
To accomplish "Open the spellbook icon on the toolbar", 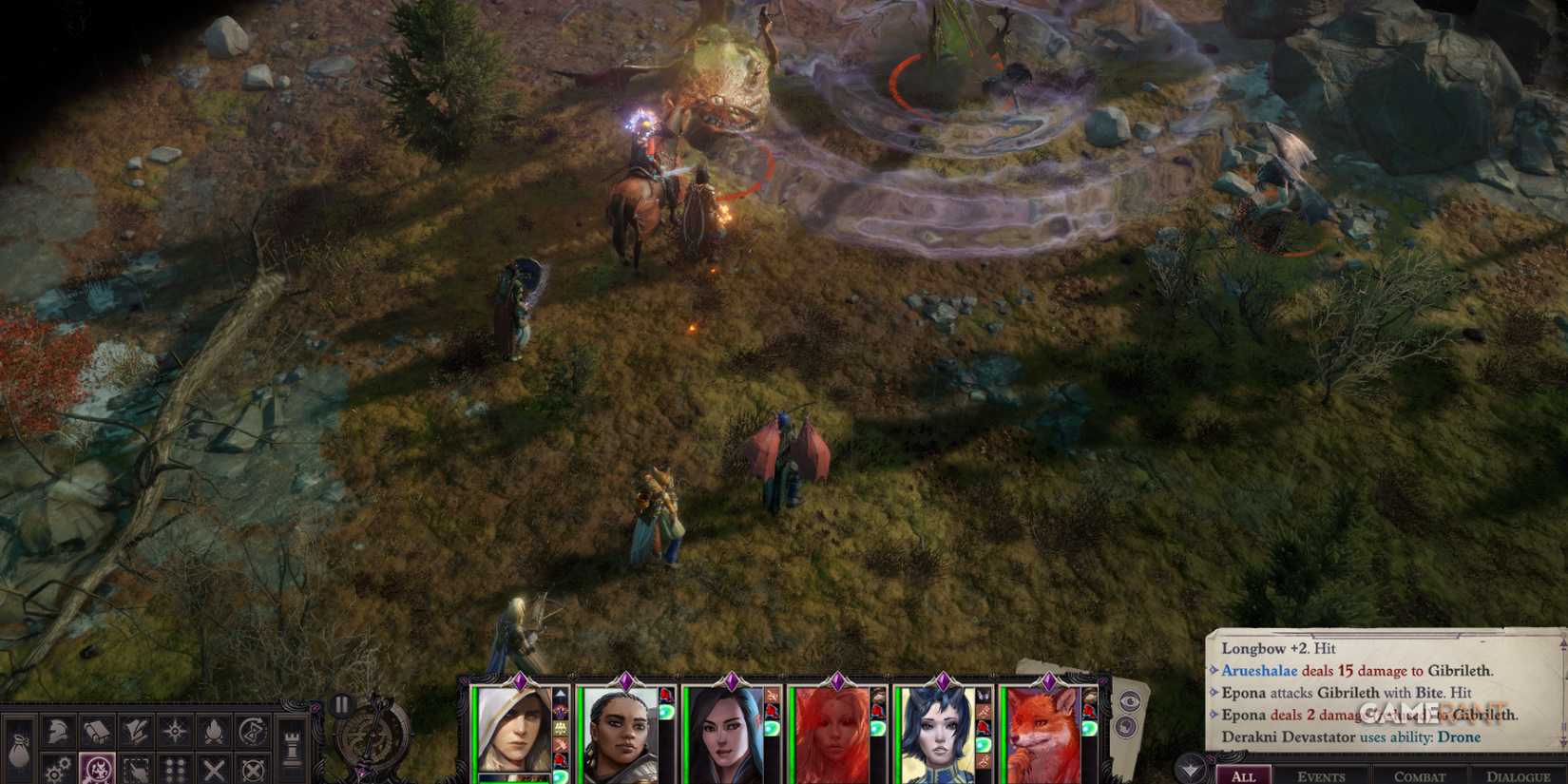I will point(97,730).
